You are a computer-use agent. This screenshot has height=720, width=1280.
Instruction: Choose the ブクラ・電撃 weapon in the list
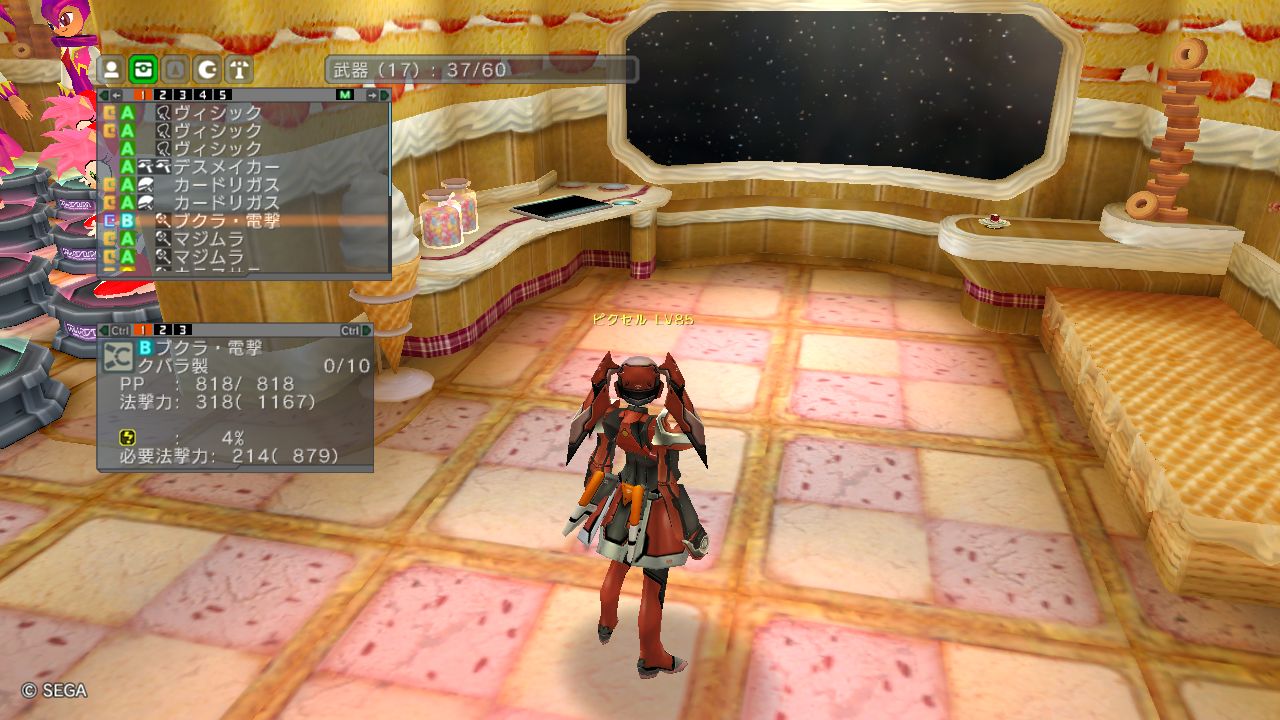226,220
